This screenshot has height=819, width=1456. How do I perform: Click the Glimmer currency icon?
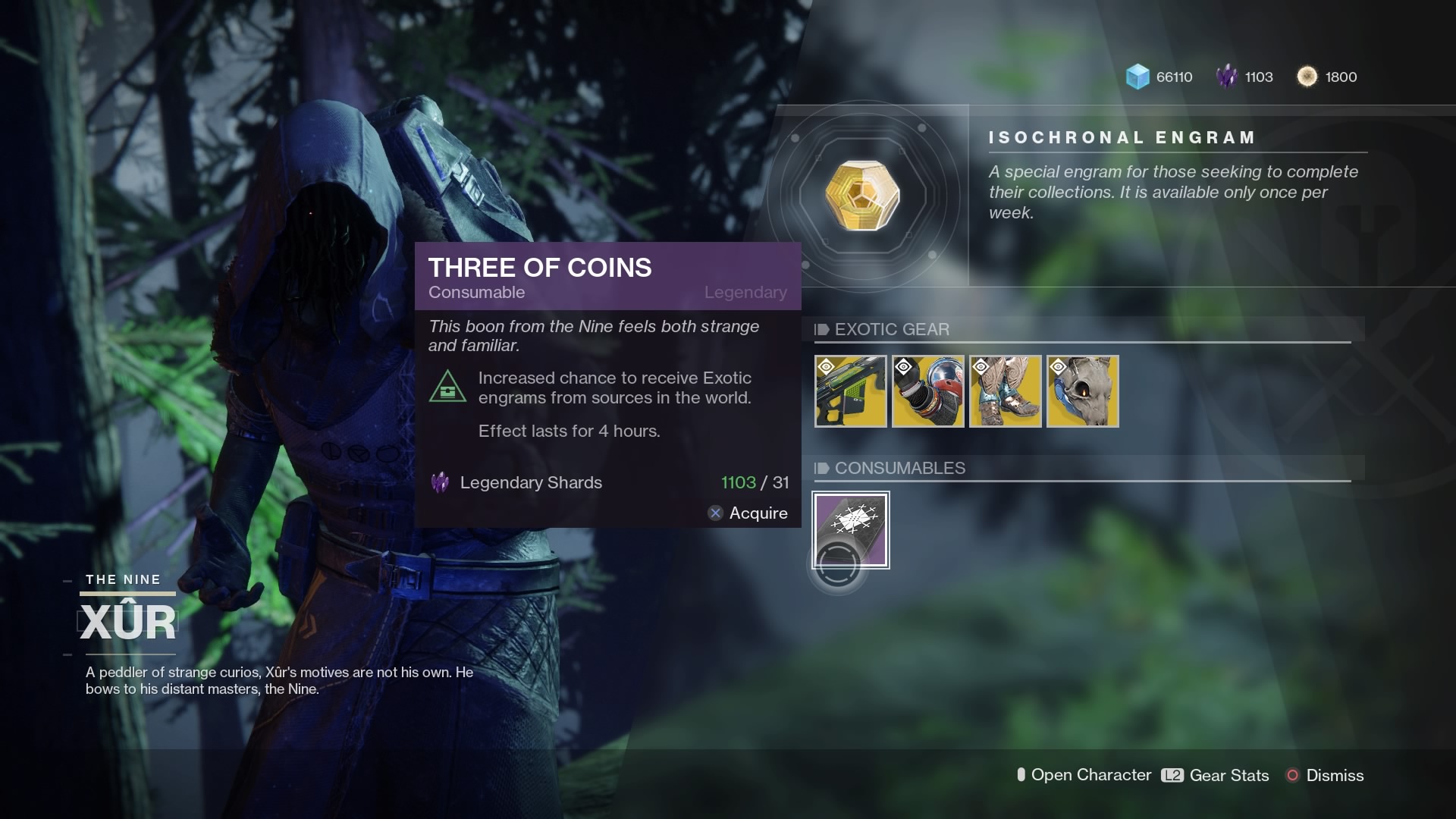pos(1136,77)
